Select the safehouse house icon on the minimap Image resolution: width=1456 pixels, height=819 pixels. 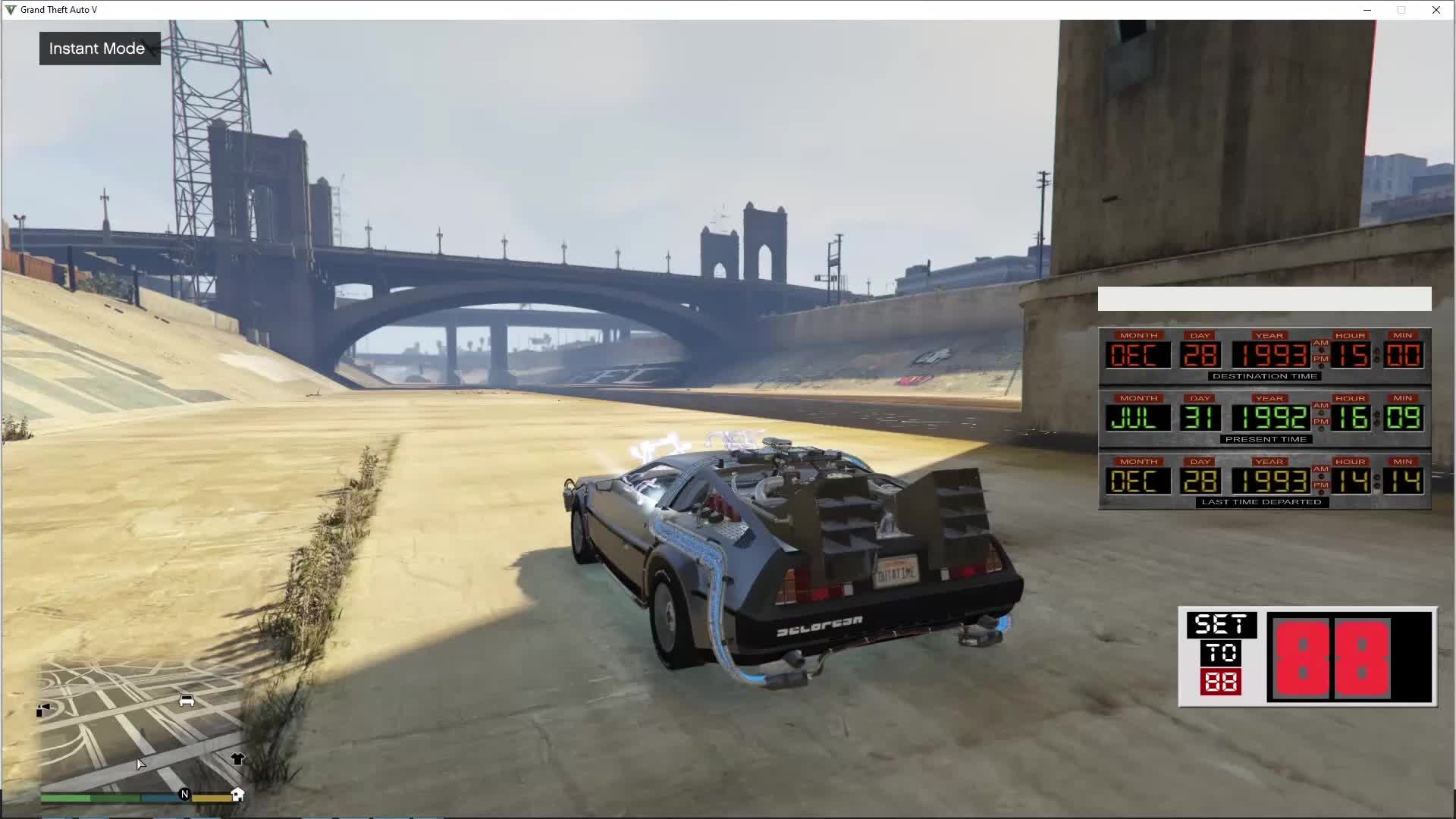[x=237, y=793]
